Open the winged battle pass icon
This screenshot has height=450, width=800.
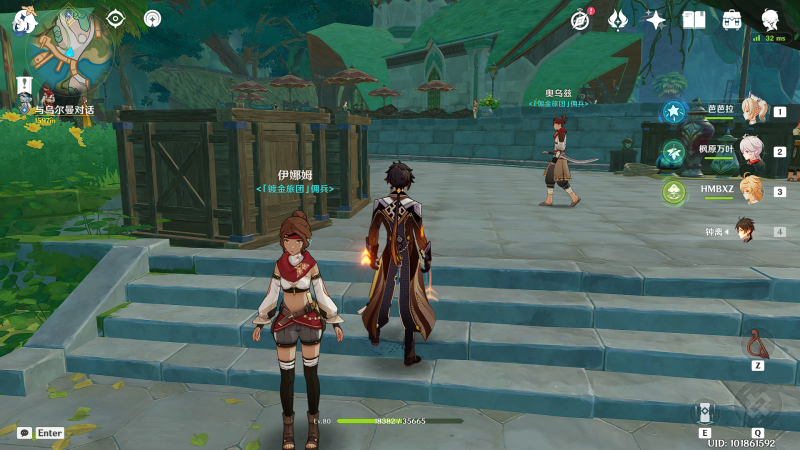click(618, 19)
